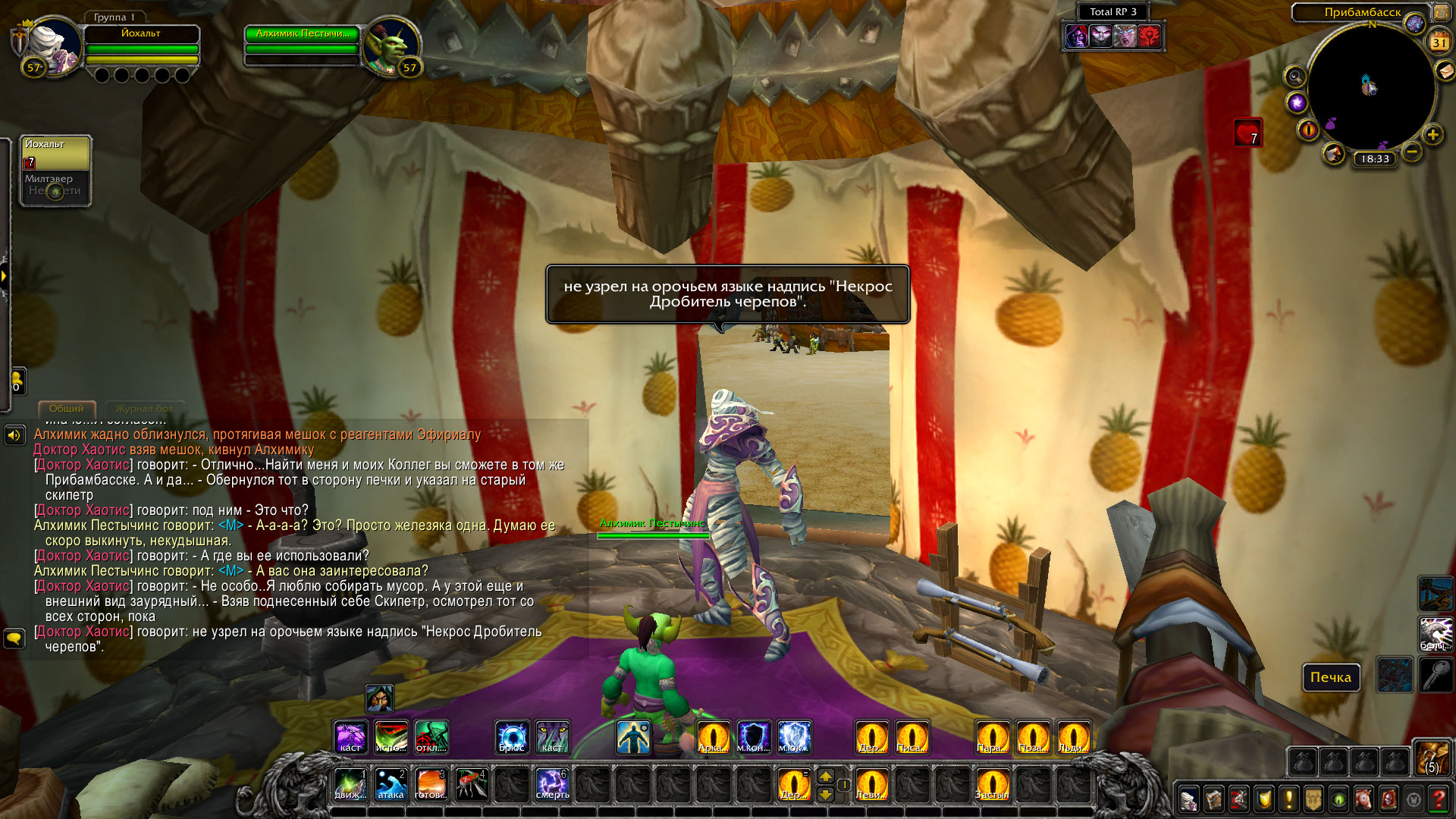Open the calendar button showing 31
Screen dimensions: 1456x819
click(1439, 42)
